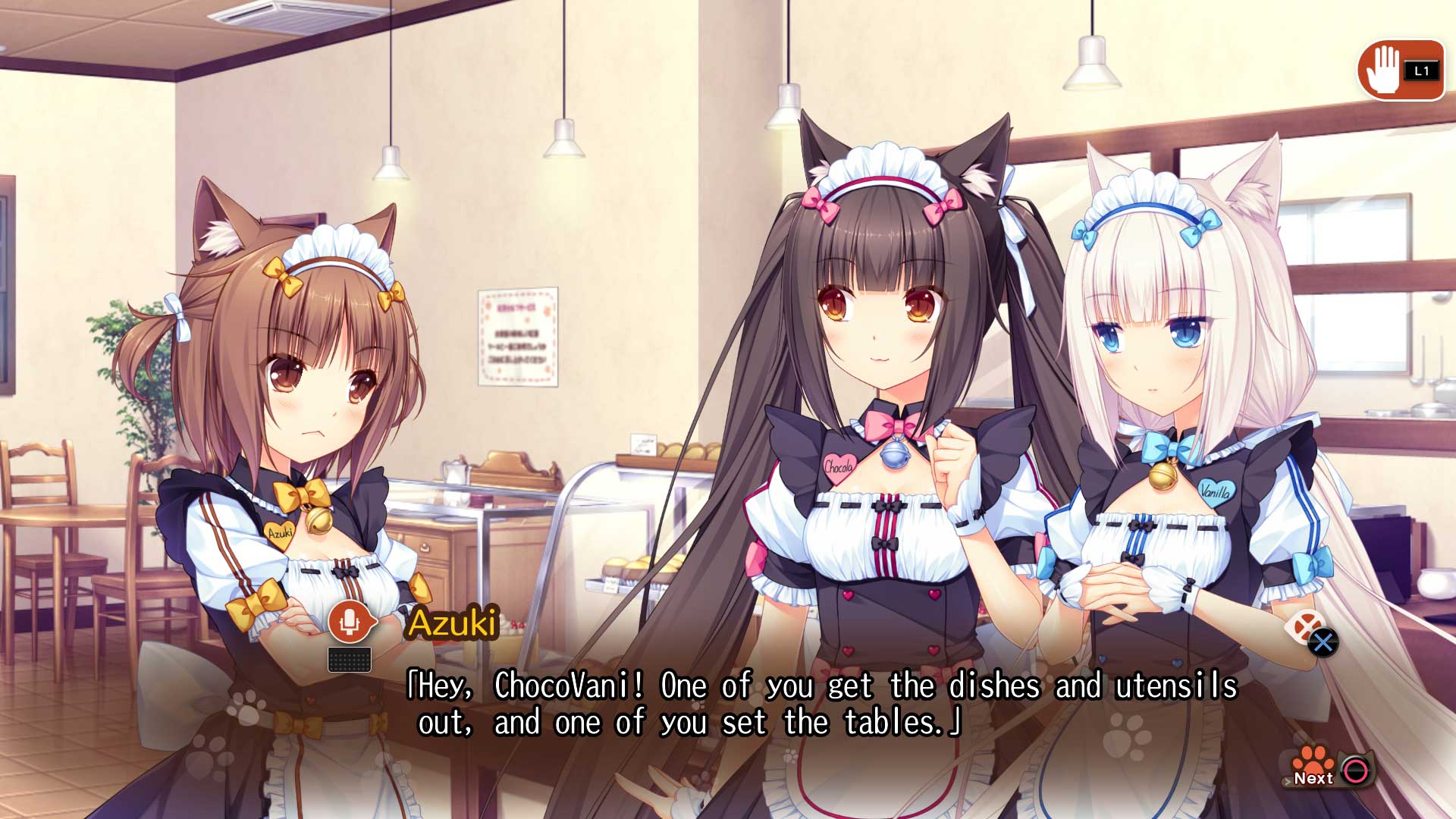
Task: Click the microphone speech-bubble icon
Action: pos(348,622)
